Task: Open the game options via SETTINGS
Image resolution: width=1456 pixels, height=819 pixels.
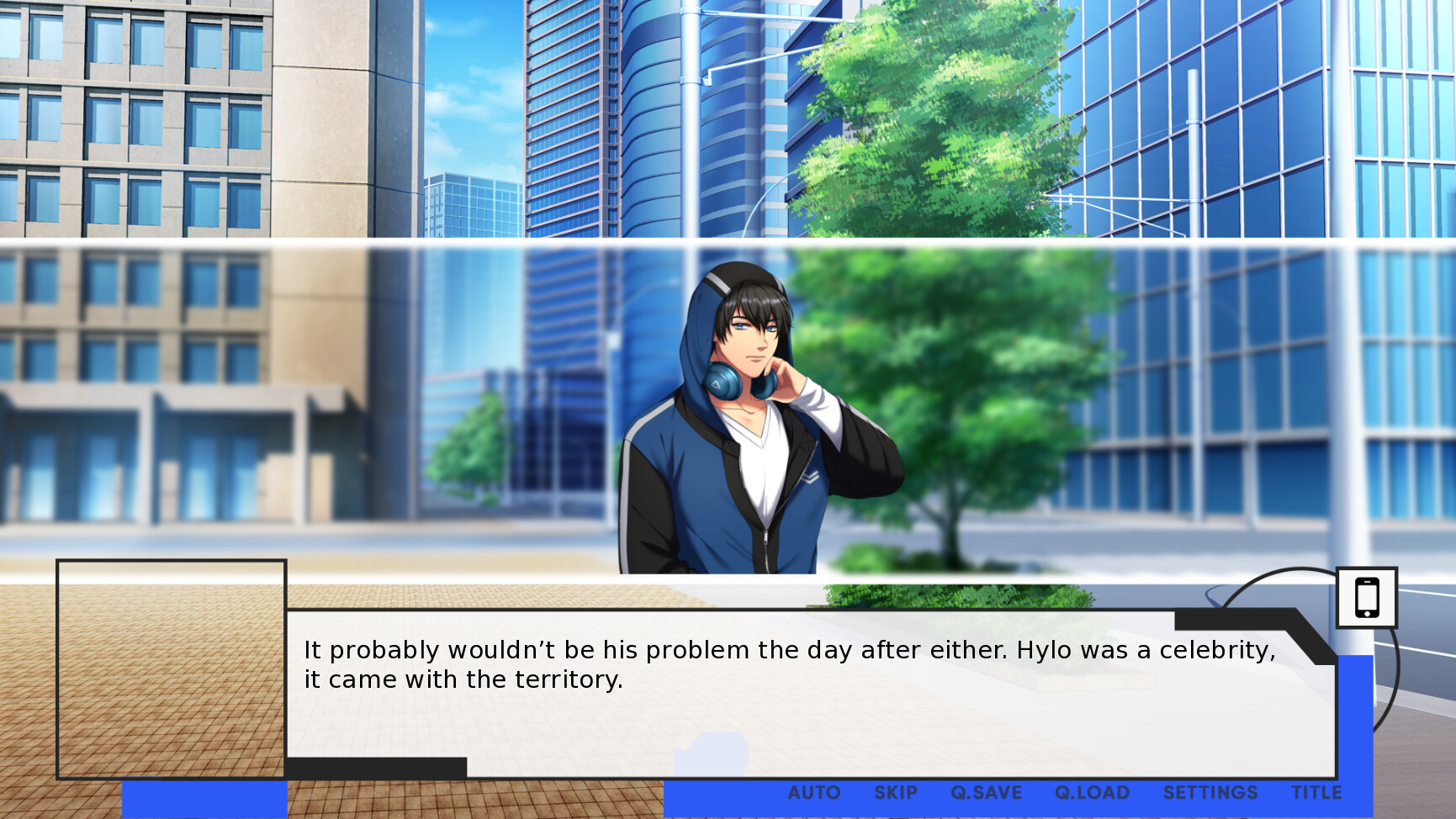Action: pos(1211,792)
